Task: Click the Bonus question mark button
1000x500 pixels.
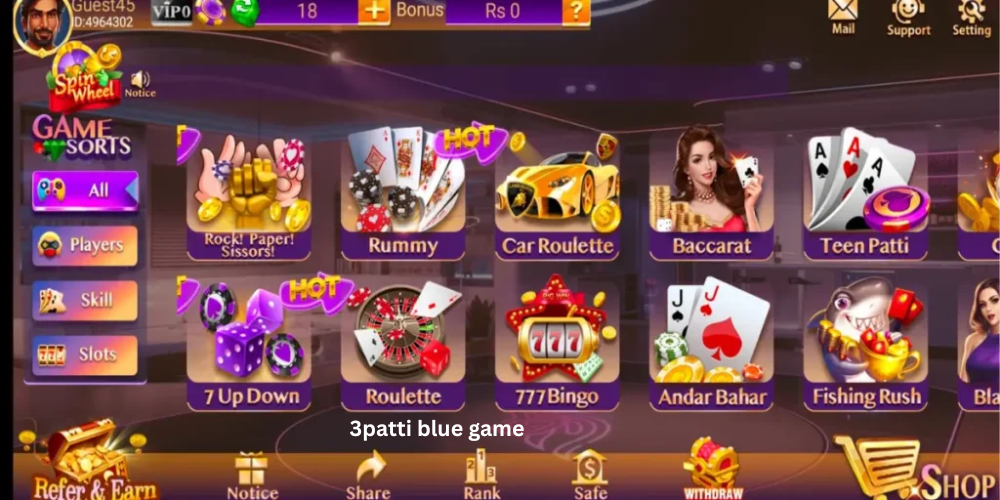Action: coord(576,11)
